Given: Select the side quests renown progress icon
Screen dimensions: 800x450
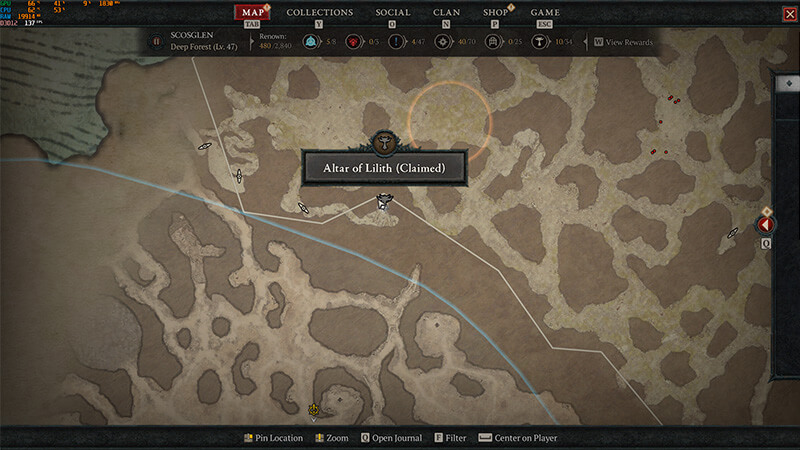Looking at the screenshot, I should (x=397, y=42).
